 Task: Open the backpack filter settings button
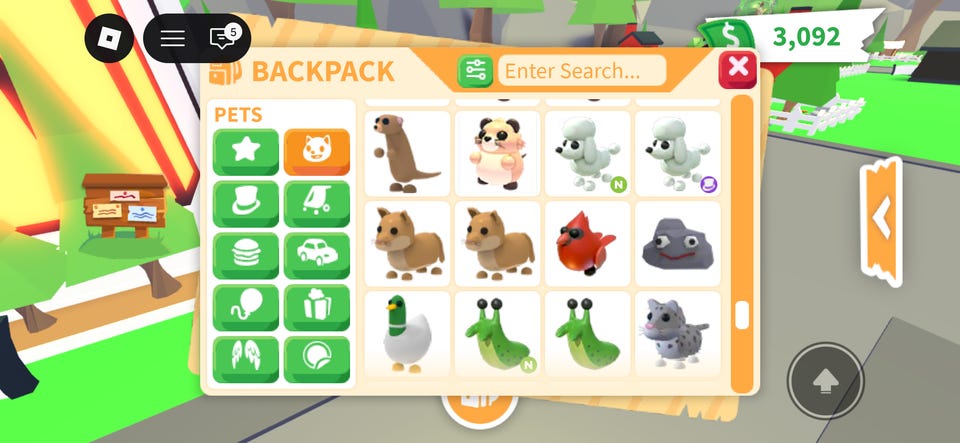point(475,71)
